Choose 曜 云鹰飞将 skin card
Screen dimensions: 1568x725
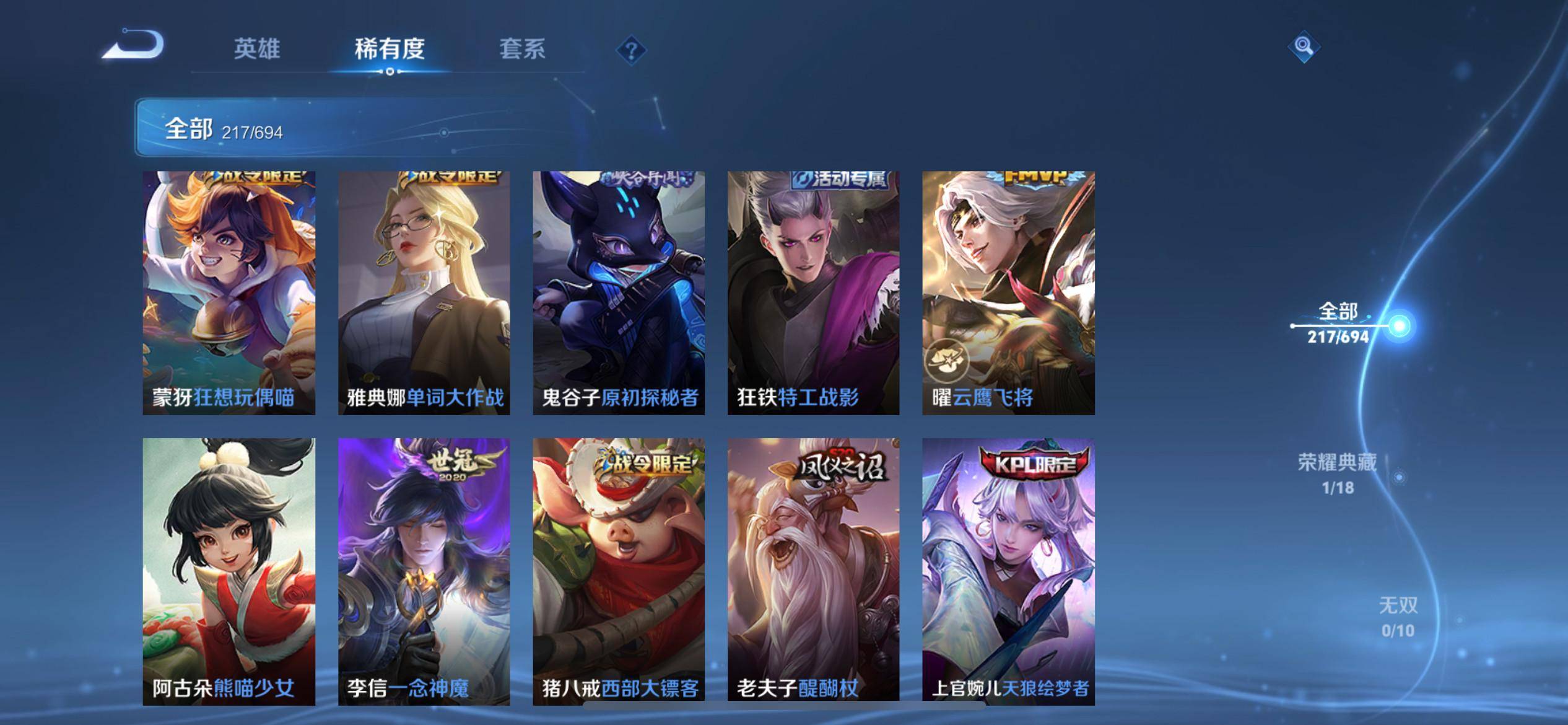point(1008,292)
